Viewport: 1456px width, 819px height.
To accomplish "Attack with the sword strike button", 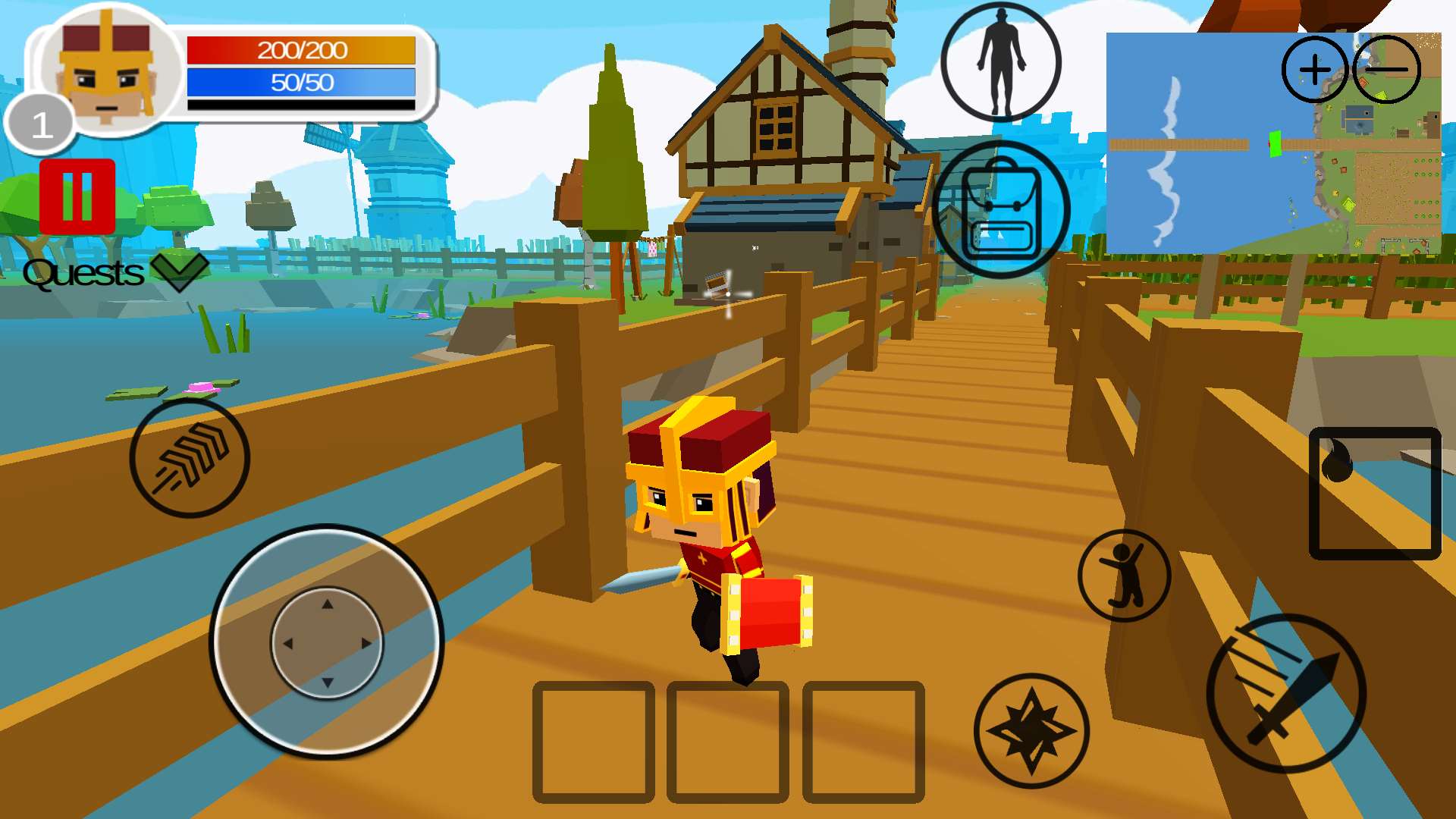I will click(1286, 693).
